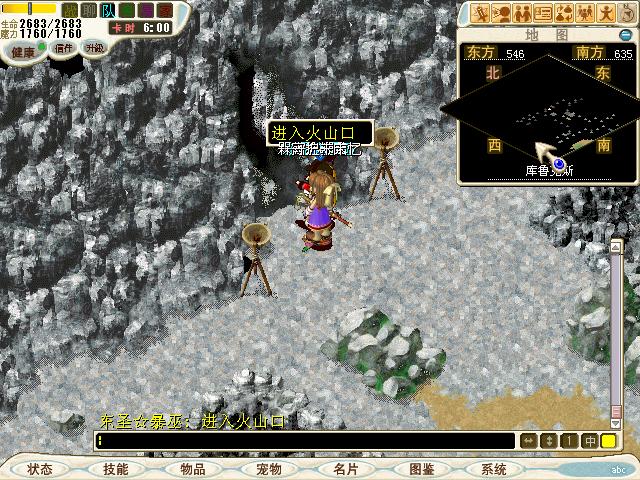This screenshot has height=480, width=640.
Task: Open the 图鉴 encyclopedia menu
Action: (x=421, y=469)
